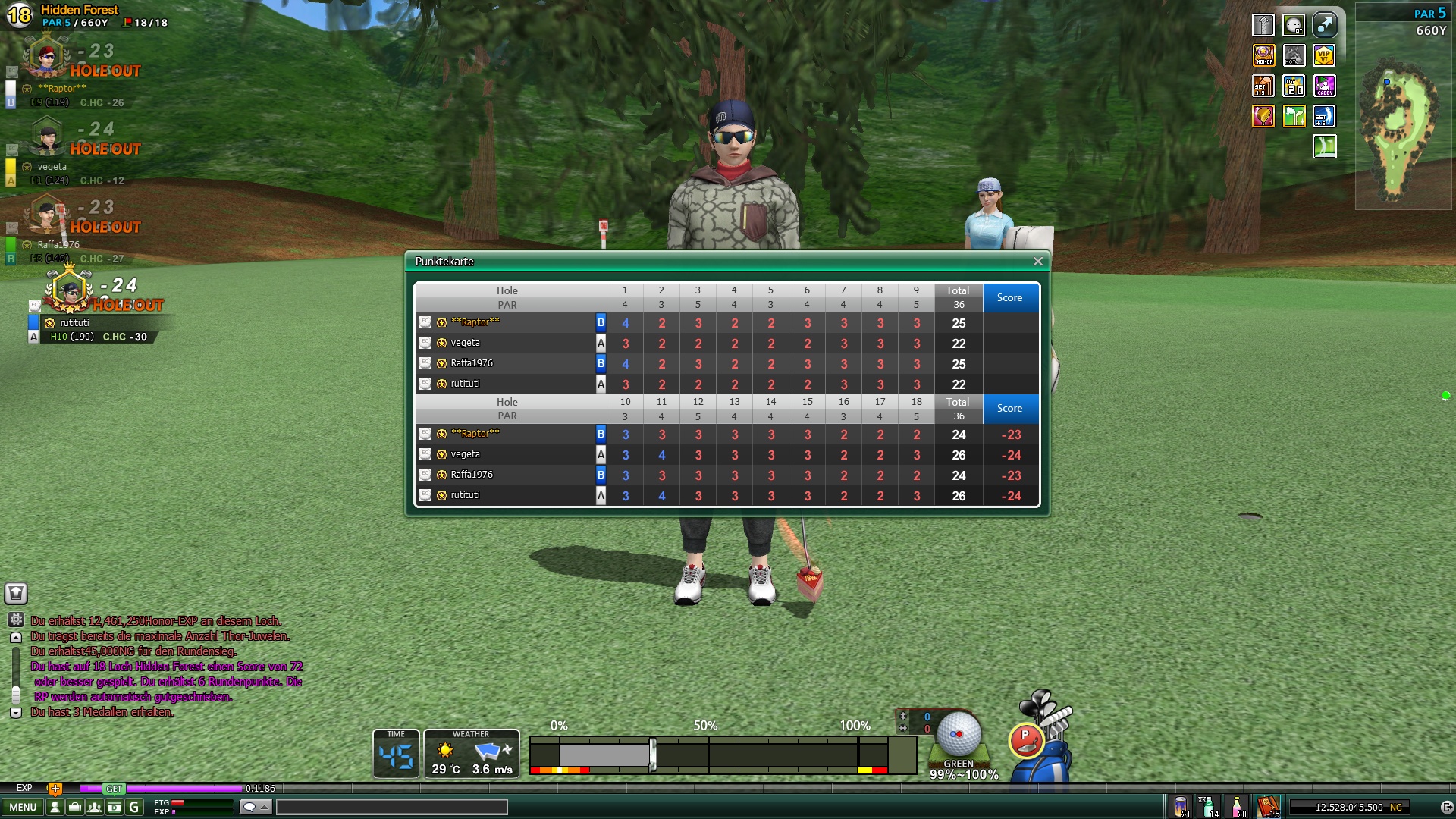Click the exit arrow button
Image resolution: width=1456 pixels, height=819 pixels.
1446,808
